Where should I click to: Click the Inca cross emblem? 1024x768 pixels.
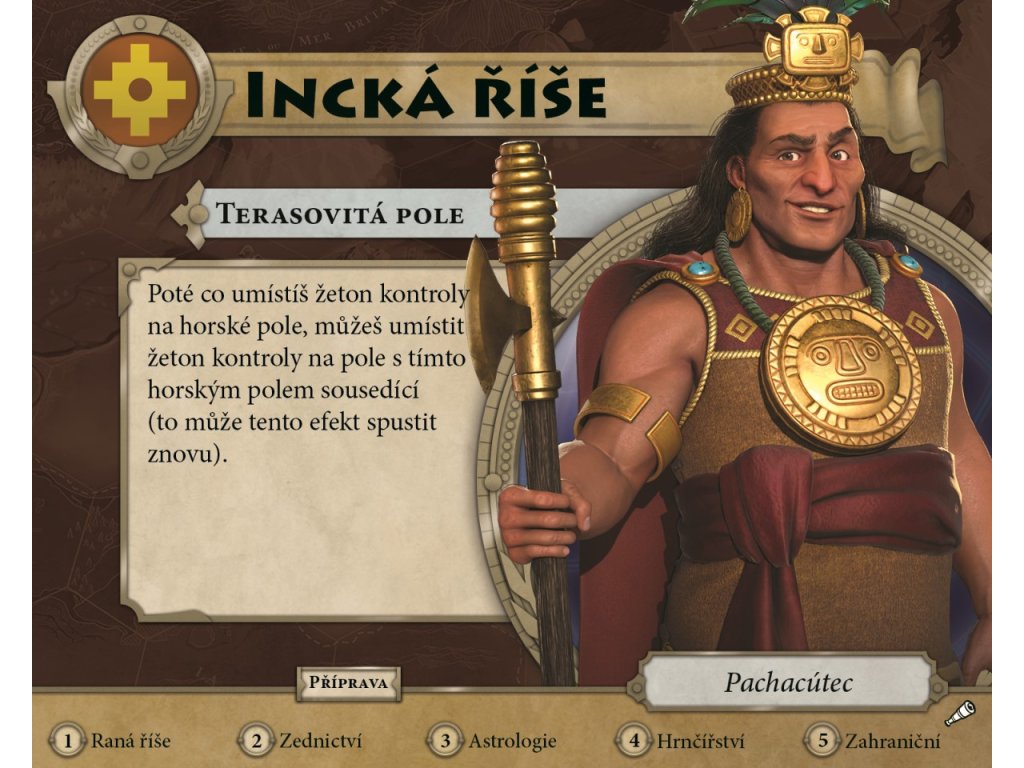(139, 93)
